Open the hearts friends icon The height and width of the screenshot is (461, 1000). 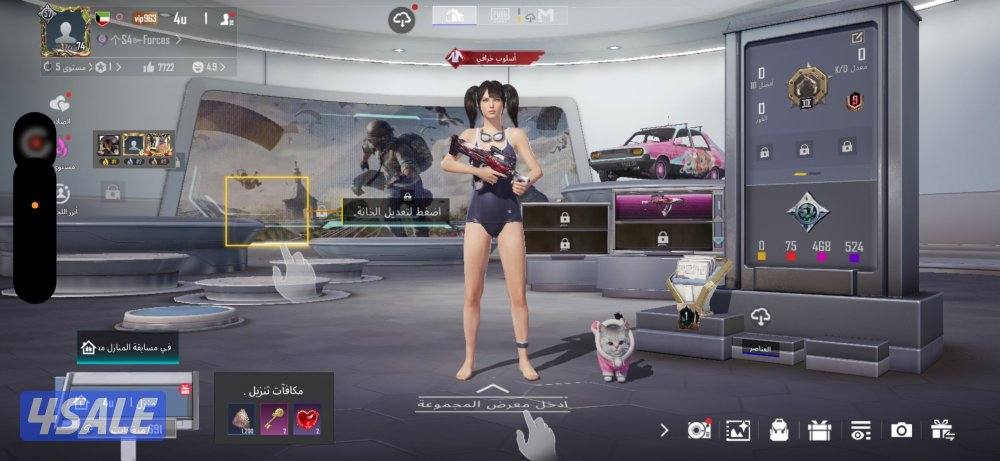60,103
